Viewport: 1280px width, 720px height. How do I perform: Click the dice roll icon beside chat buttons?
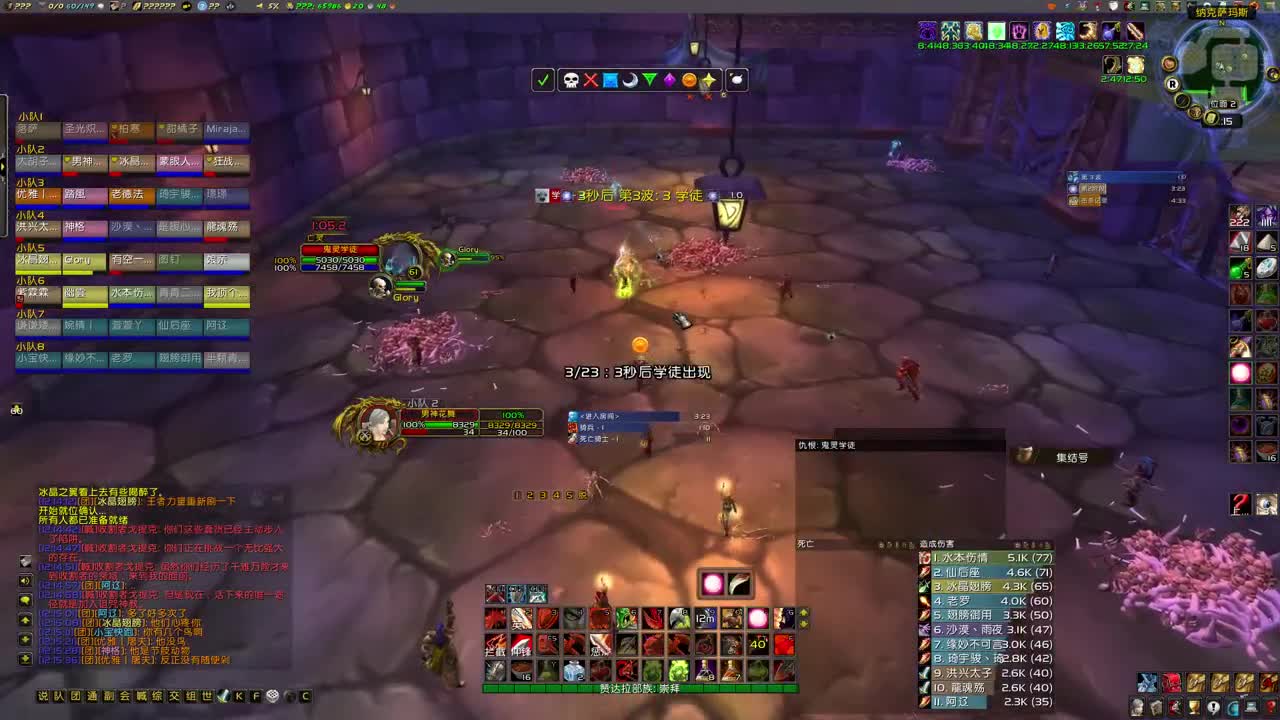[272, 696]
